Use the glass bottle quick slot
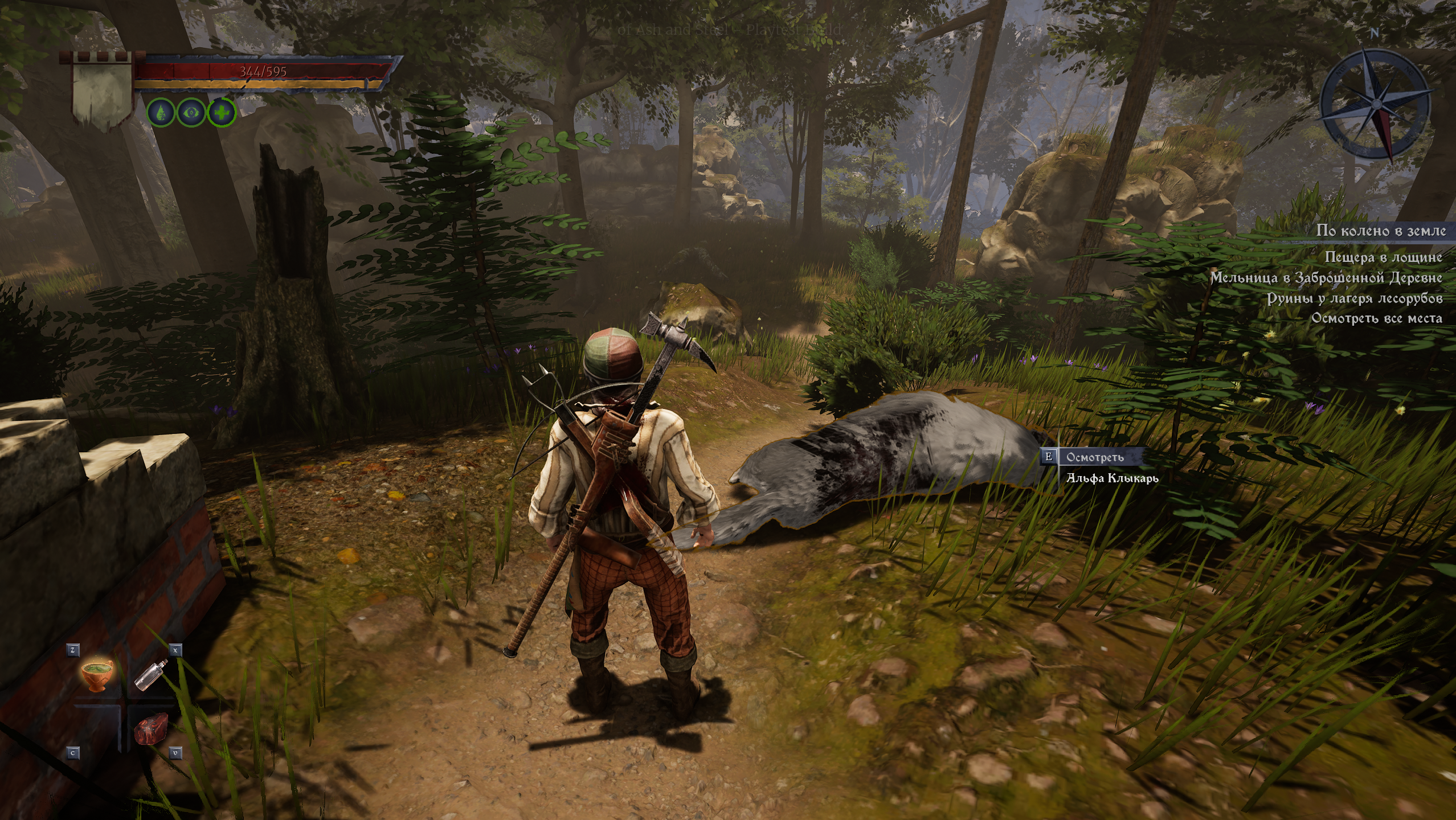Image resolution: width=1456 pixels, height=820 pixels. click(151, 675)
